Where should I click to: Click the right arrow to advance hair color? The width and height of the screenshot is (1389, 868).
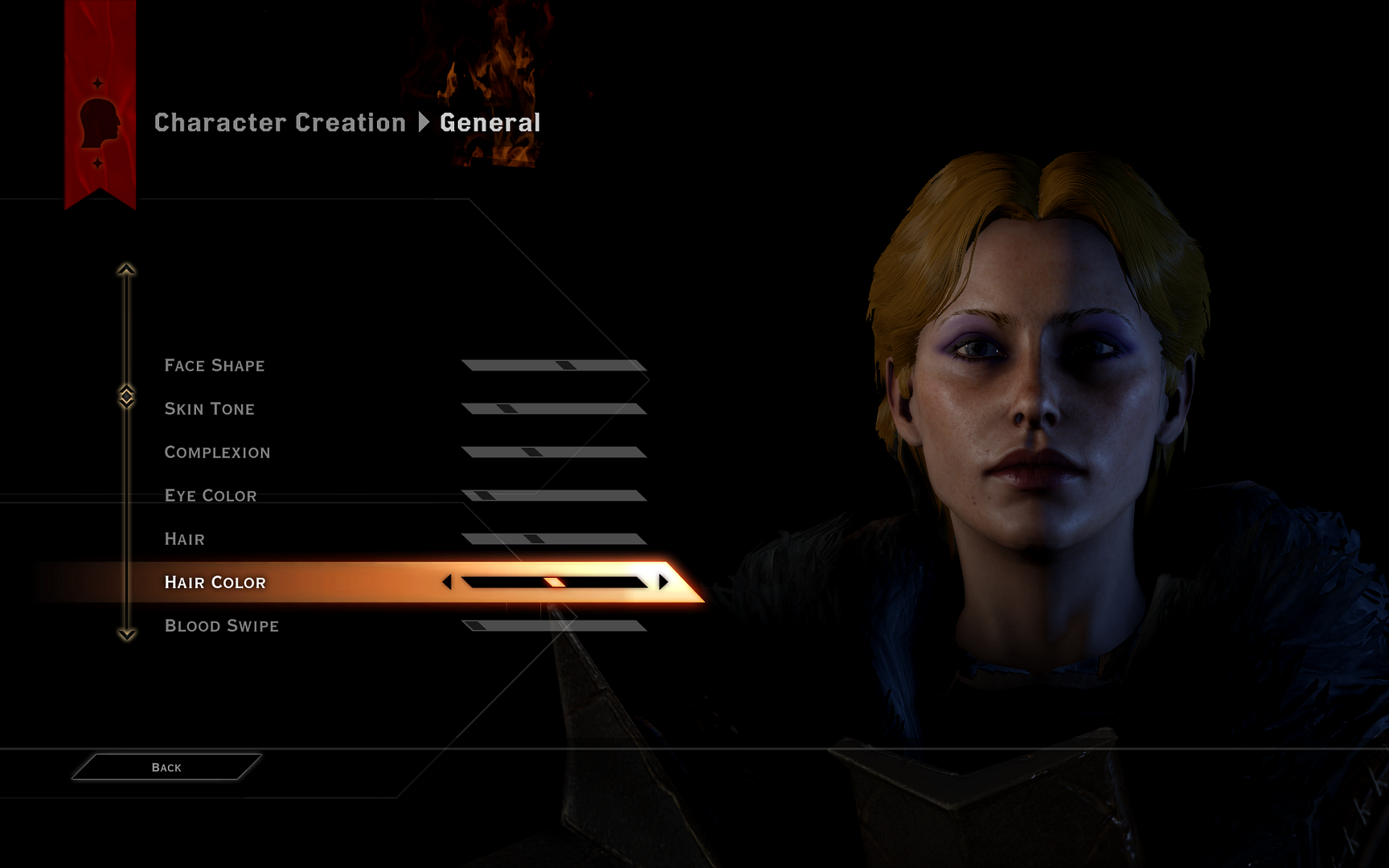(x=662, y=581)
